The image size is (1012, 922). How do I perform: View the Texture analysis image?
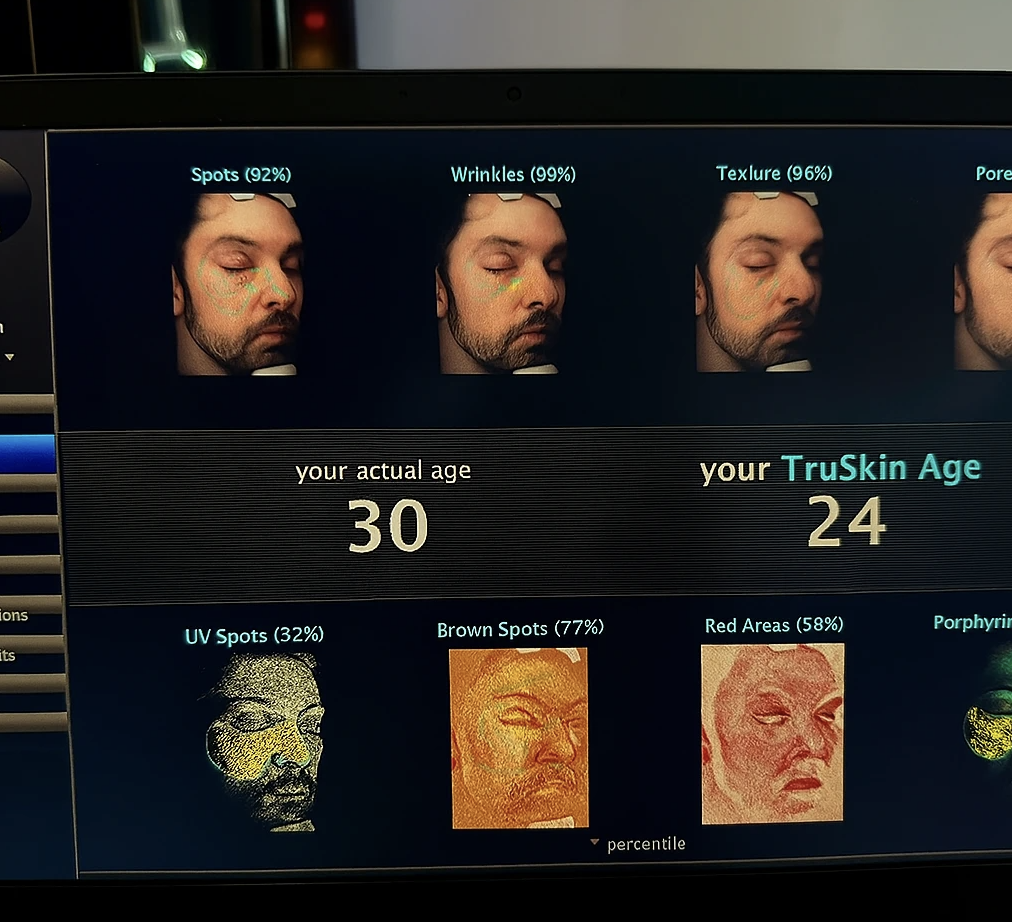(x=760, y=282)
